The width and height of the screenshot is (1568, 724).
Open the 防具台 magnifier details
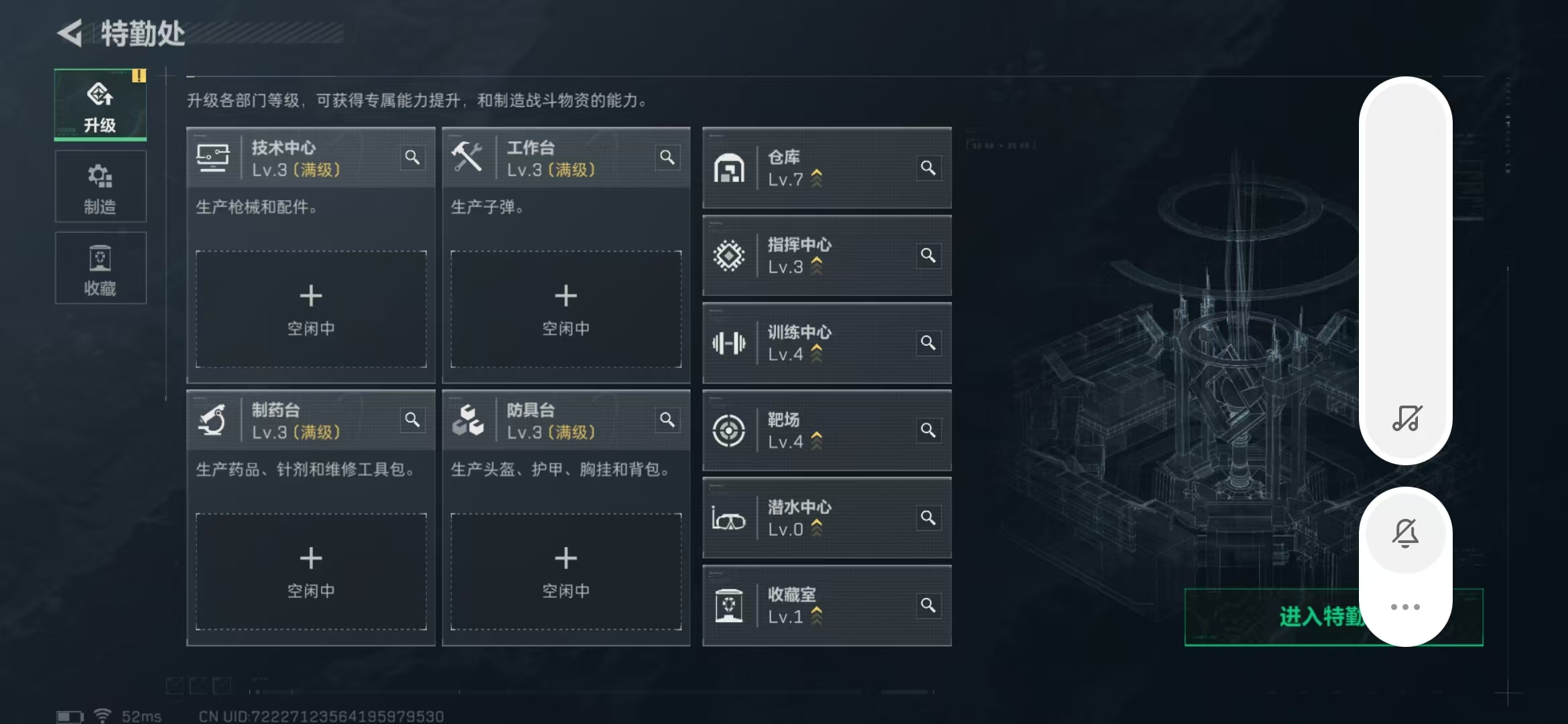668,420
